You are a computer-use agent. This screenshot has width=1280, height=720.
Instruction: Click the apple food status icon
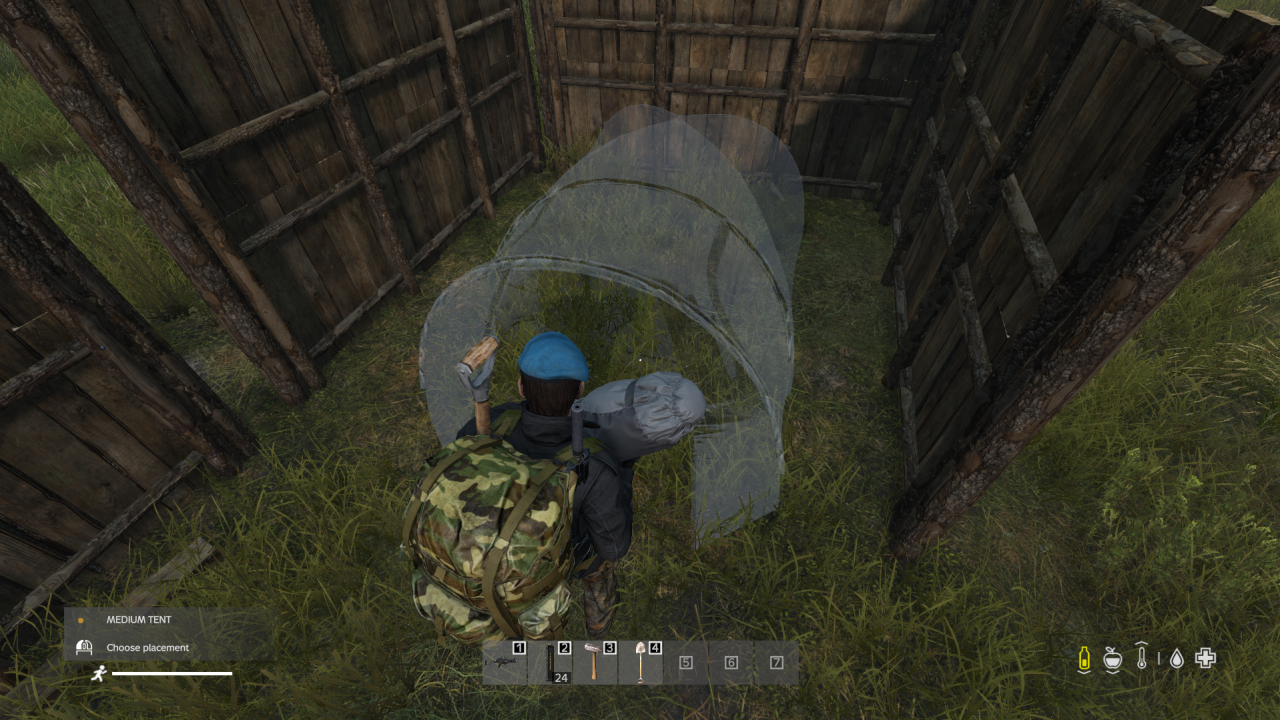1113,658
